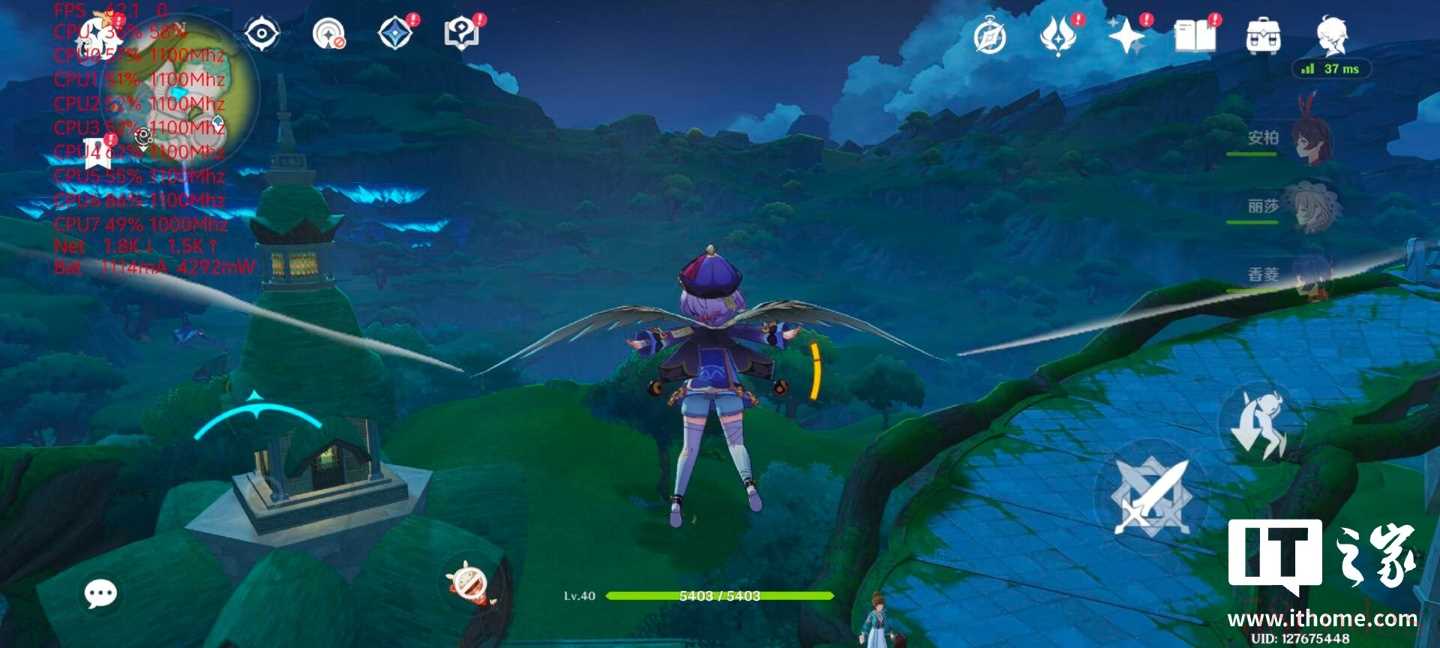The width and height of the screenshot is (1440, 648).
Task: Open the compass events icon
Action: 990,37
